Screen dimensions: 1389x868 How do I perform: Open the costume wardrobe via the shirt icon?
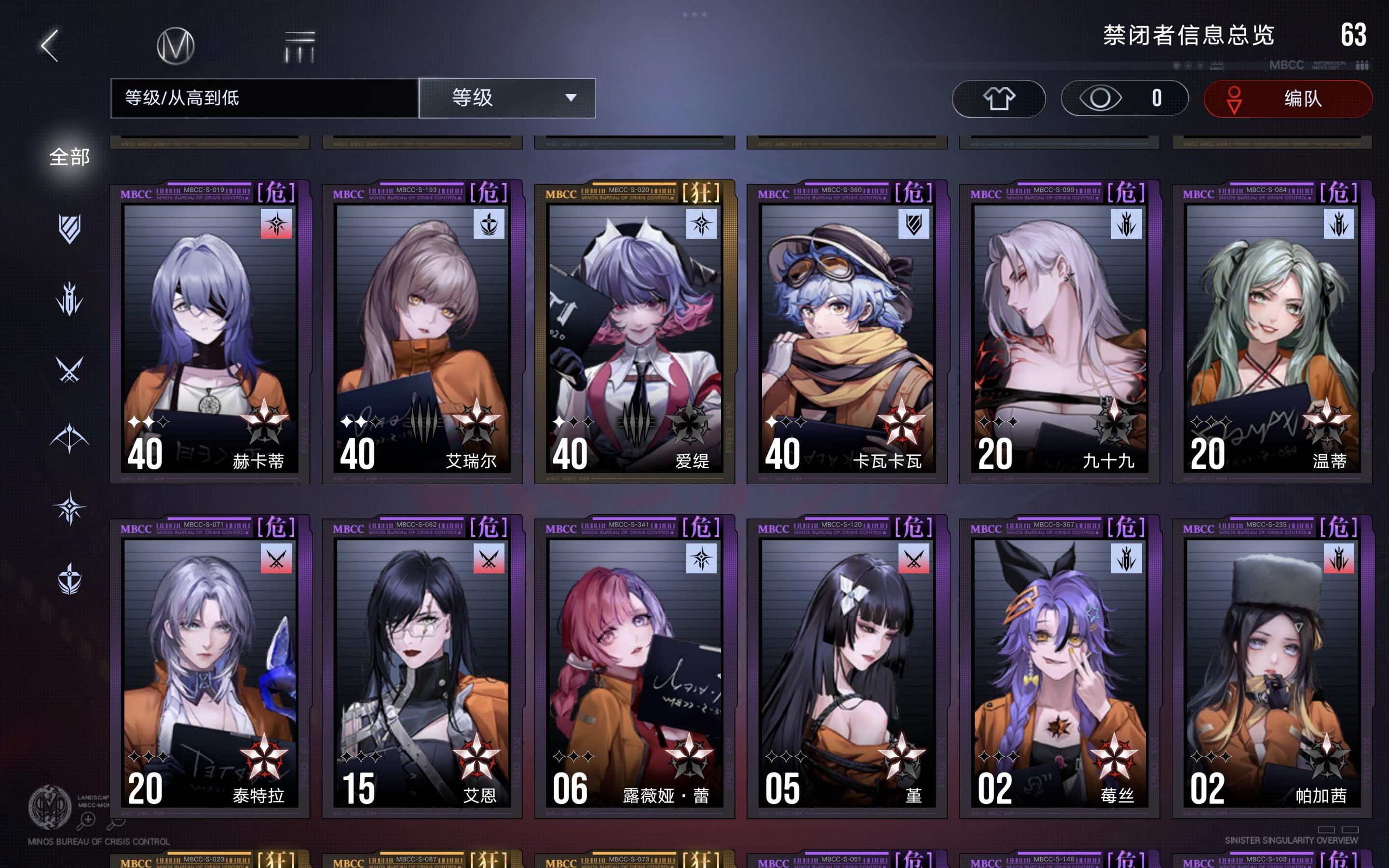(x=999, y=99)
